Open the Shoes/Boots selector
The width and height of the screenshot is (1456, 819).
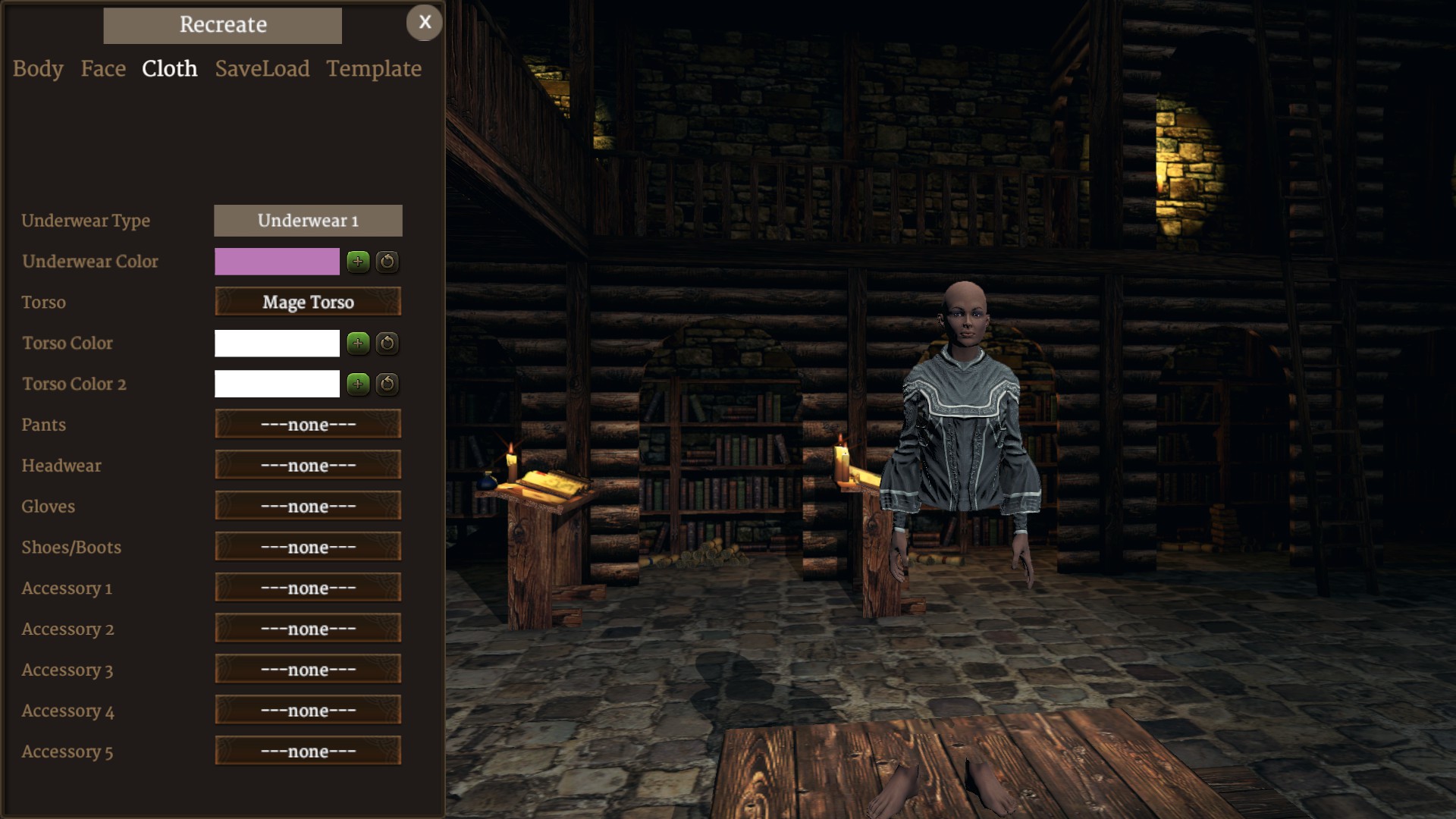[x=308, y=548]
